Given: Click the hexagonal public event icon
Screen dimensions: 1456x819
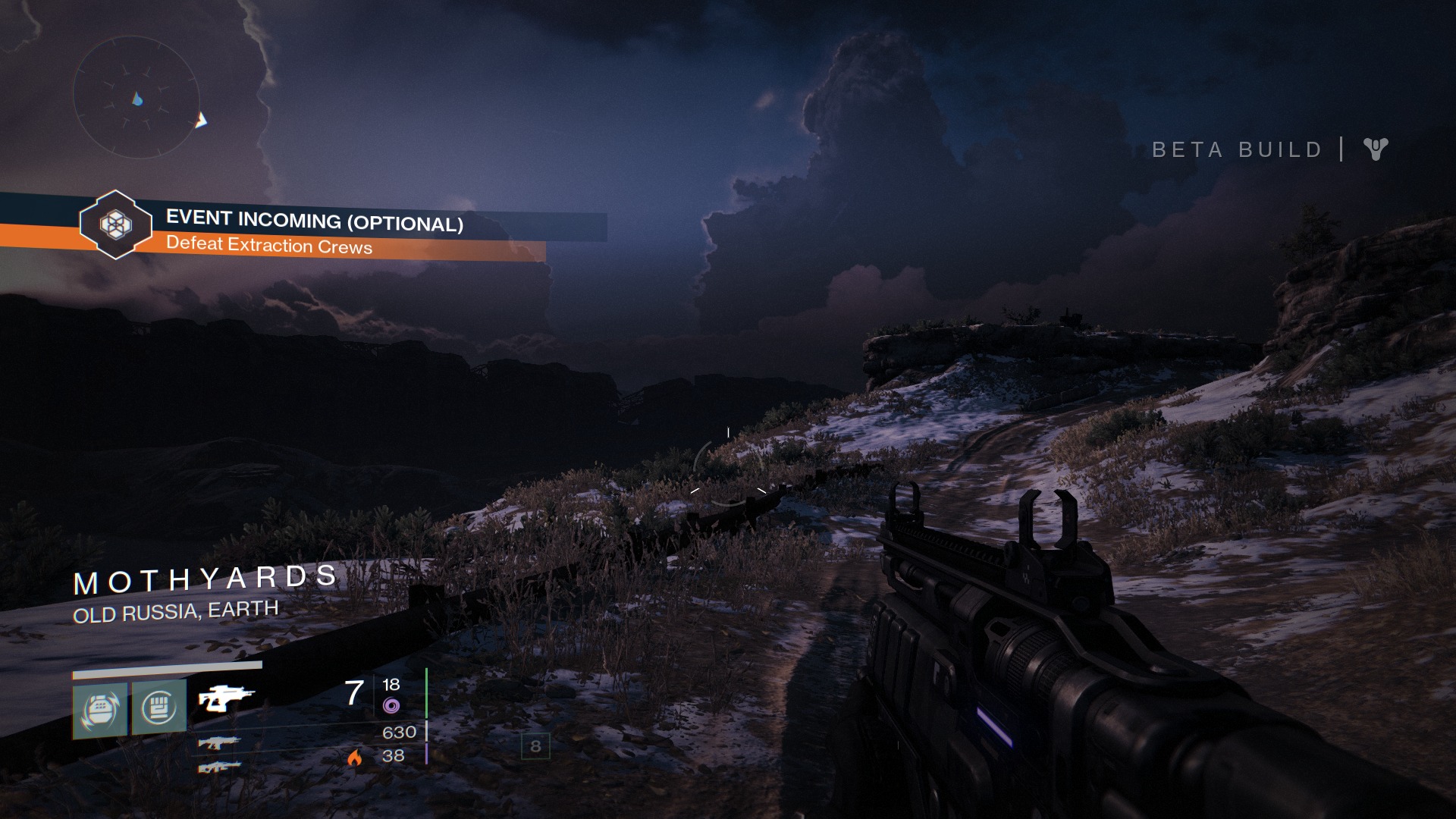Looking at the screenshot, I should [x=115, y=224].
